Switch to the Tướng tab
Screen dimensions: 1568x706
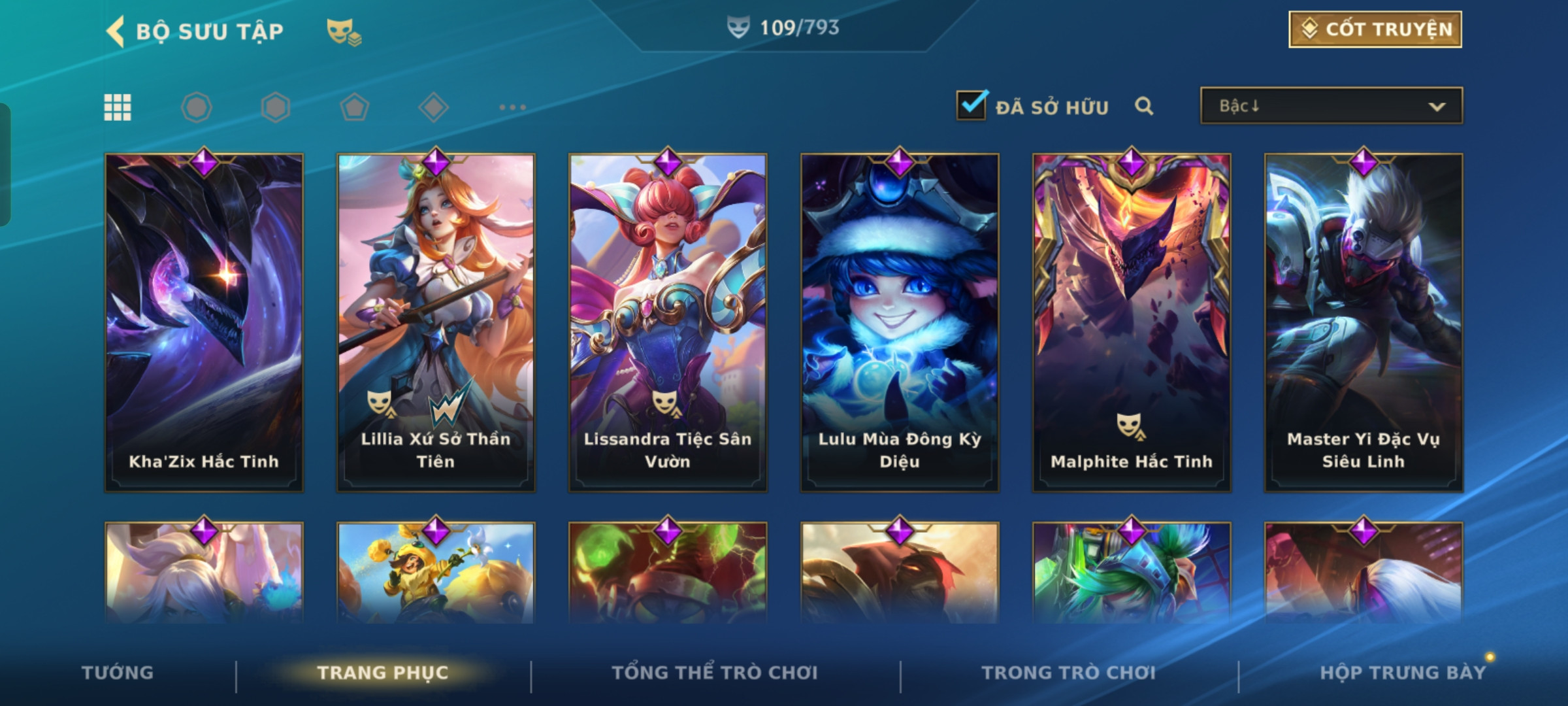pyautogui.click(x=118, y=673)
